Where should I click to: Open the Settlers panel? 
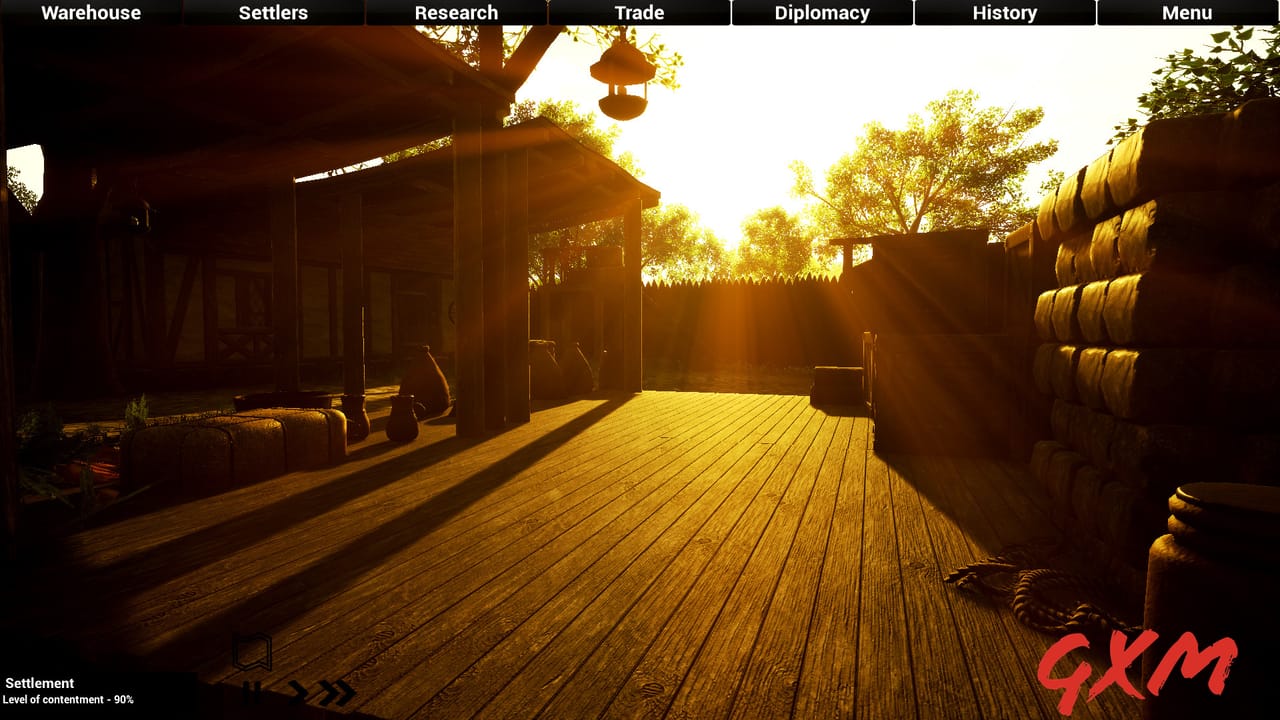pyautogui.click(x=272, y=13)
